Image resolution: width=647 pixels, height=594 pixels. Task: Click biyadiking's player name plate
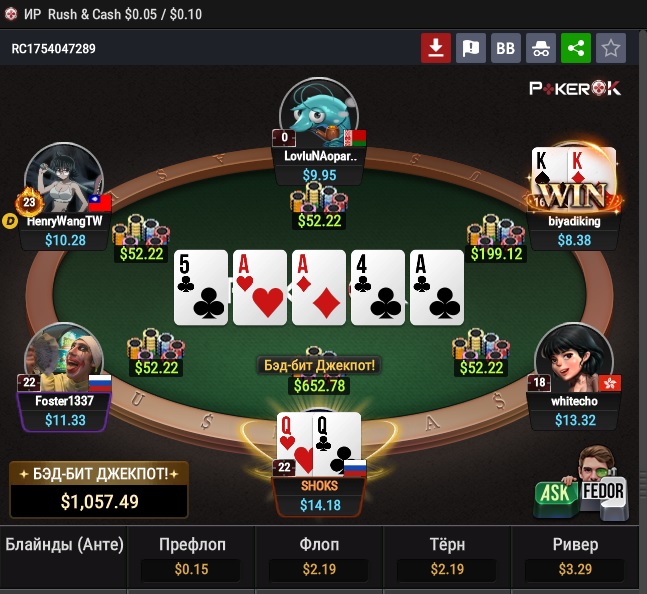point(573,222)
